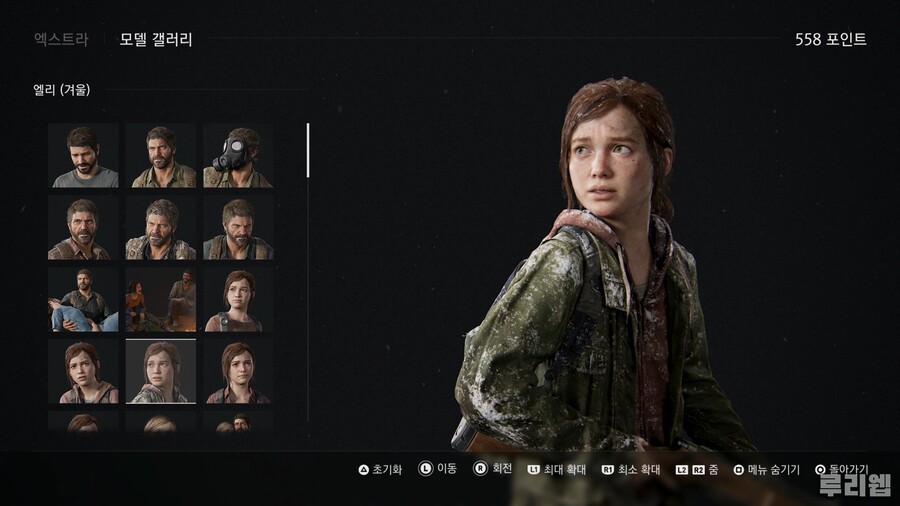Select the Joel and Ellie campfire thumbnail
The width and height of the screenshot is (900, 506).
coord(161,299)
